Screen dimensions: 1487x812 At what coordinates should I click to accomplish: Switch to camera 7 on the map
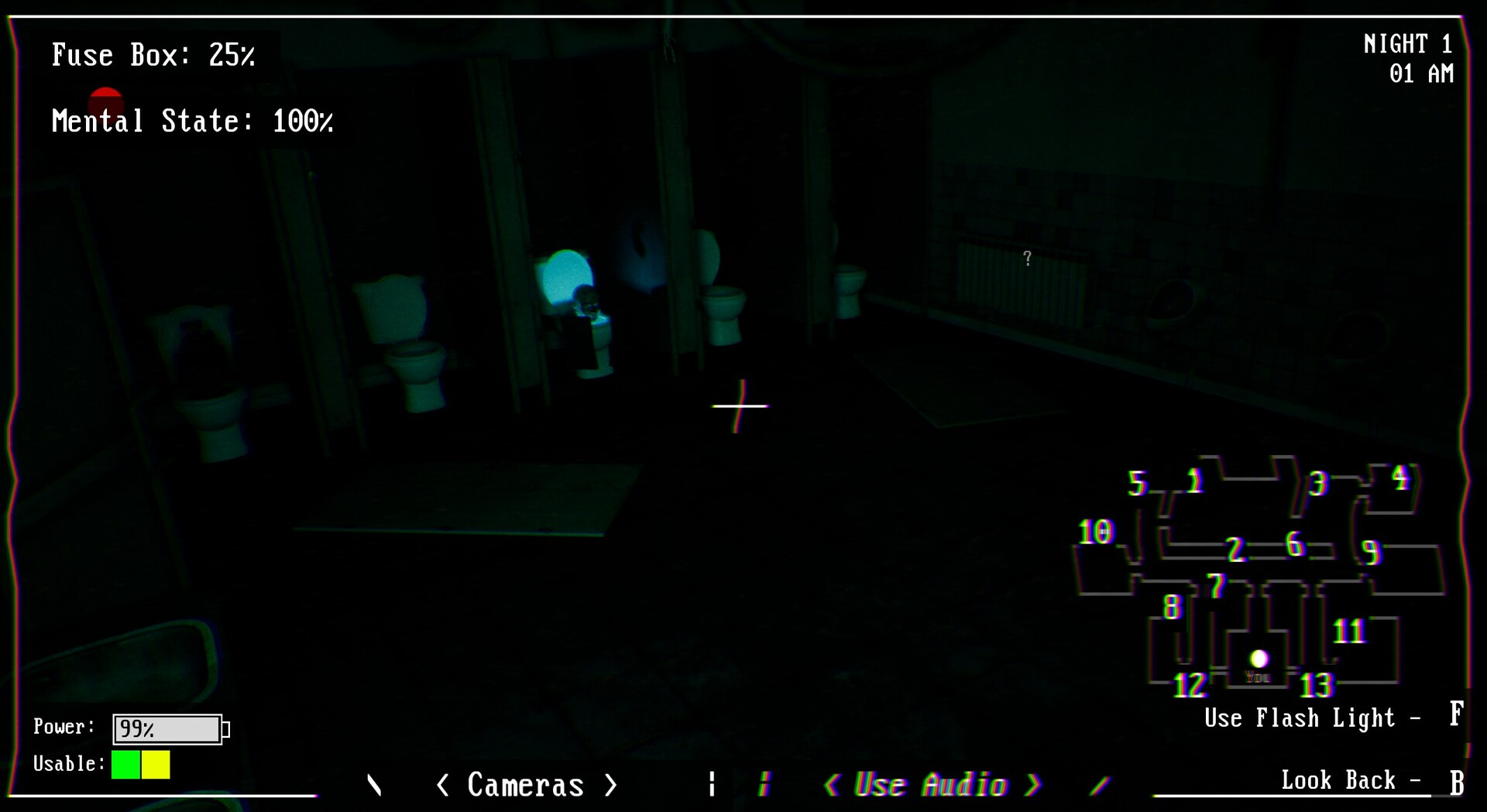pyautogui.click(x=1217, y=584)
